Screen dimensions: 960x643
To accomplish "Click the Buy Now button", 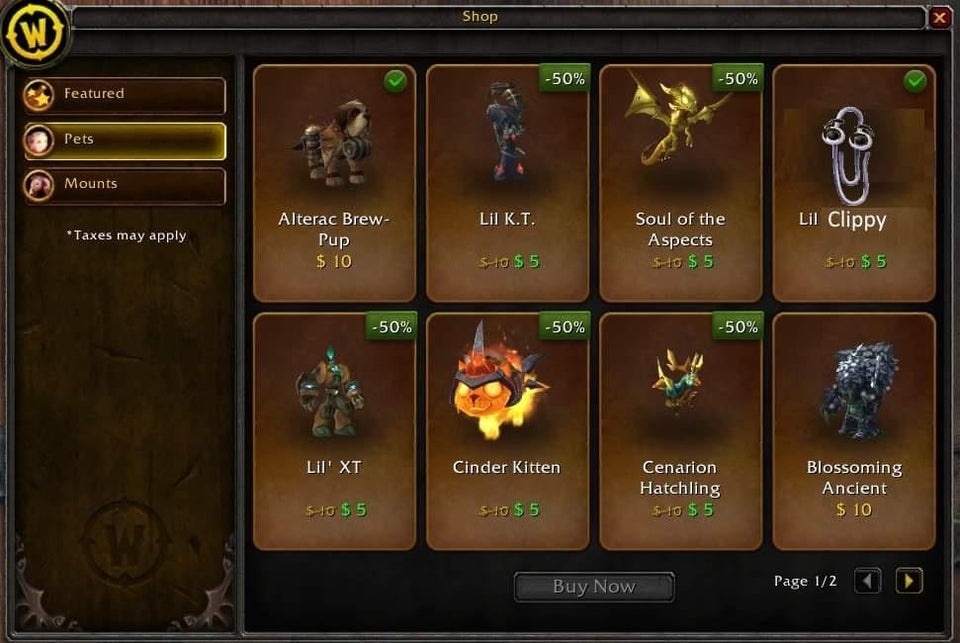I will (594, 587).
